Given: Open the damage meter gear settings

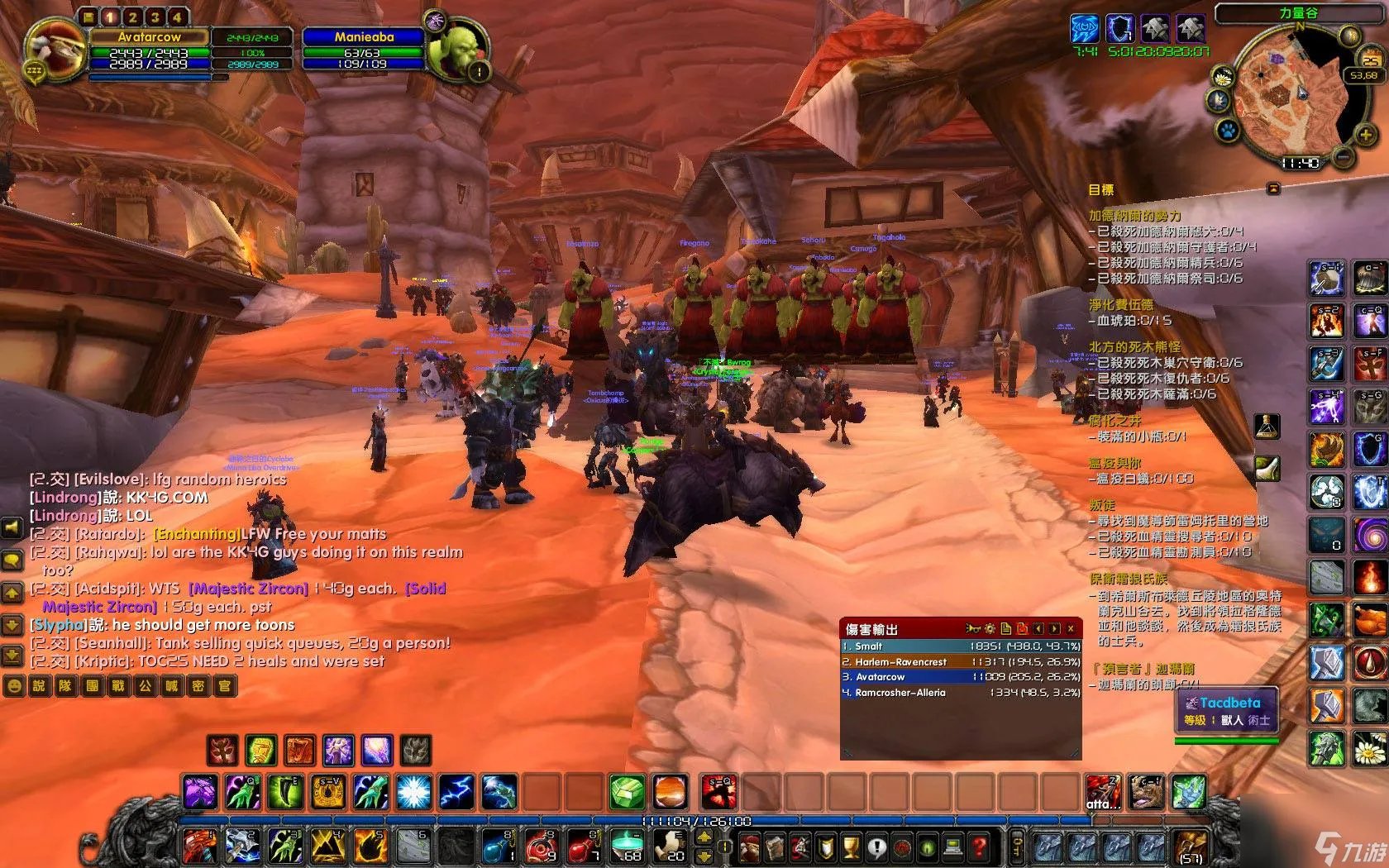Looking at the screenshot, I should (x=990, y=629).
